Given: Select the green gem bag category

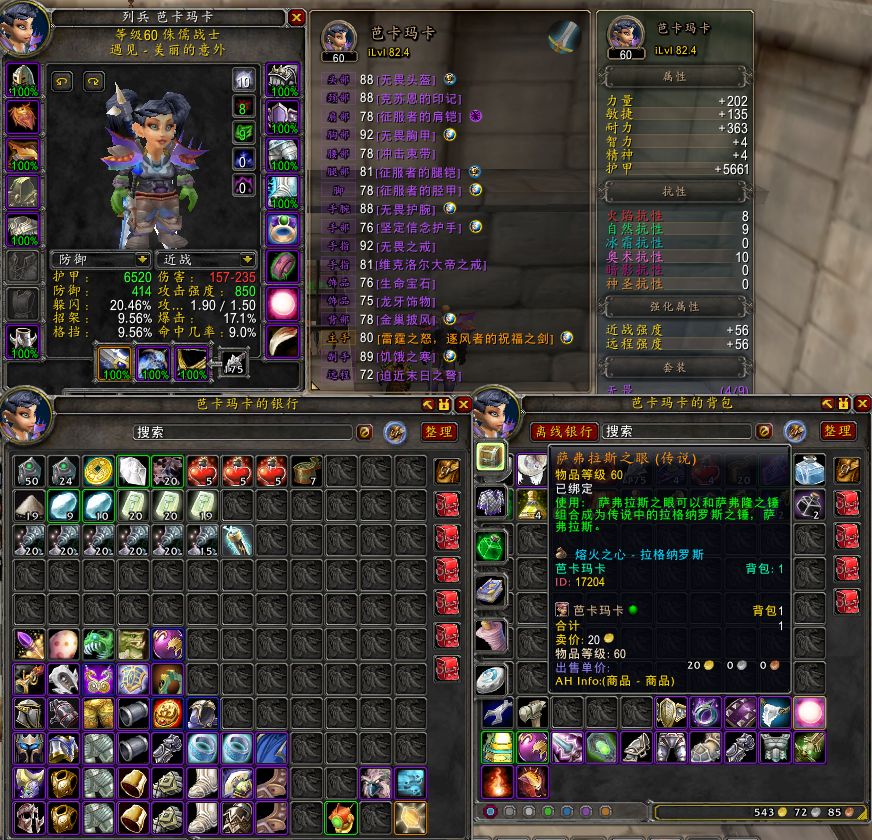Looking at the screenshot, I should point(491,545).
